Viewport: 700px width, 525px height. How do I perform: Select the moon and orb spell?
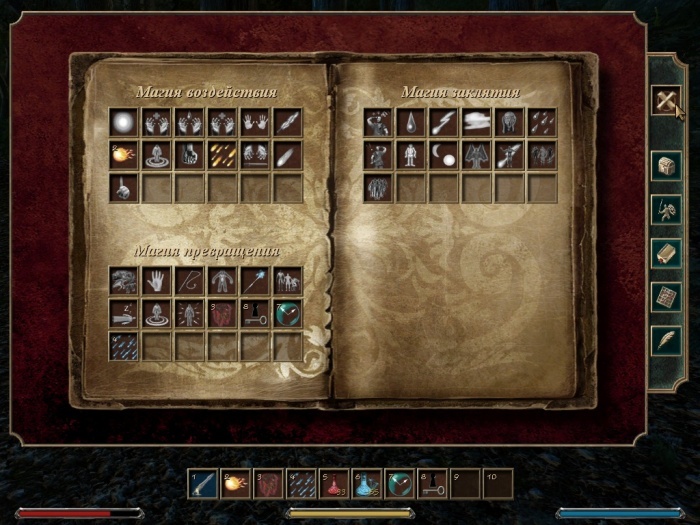pos(443,155)
